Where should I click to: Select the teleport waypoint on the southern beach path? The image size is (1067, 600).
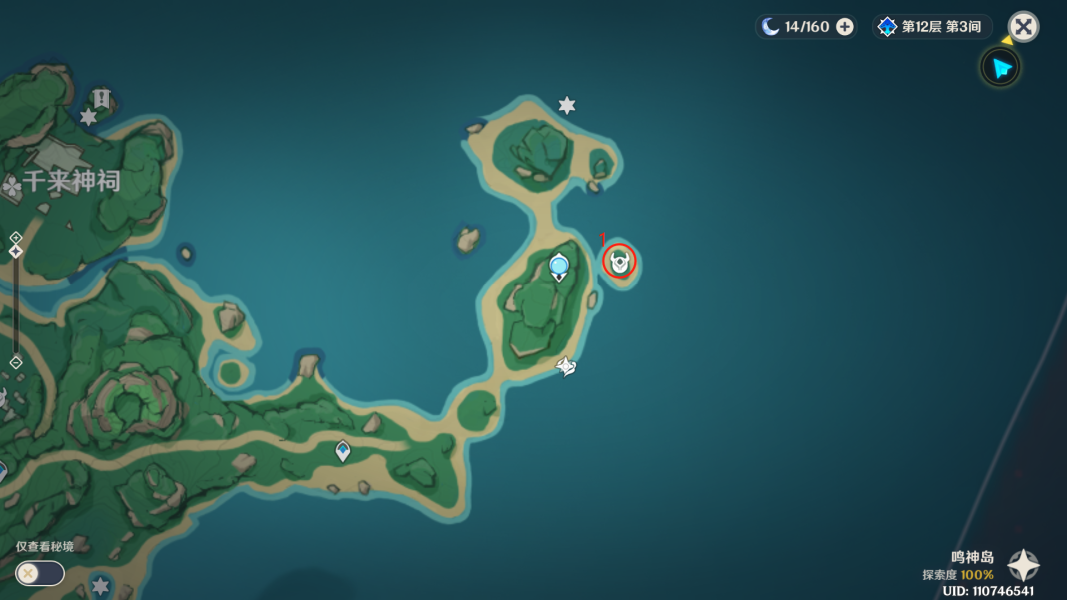(x=343, y=452)
